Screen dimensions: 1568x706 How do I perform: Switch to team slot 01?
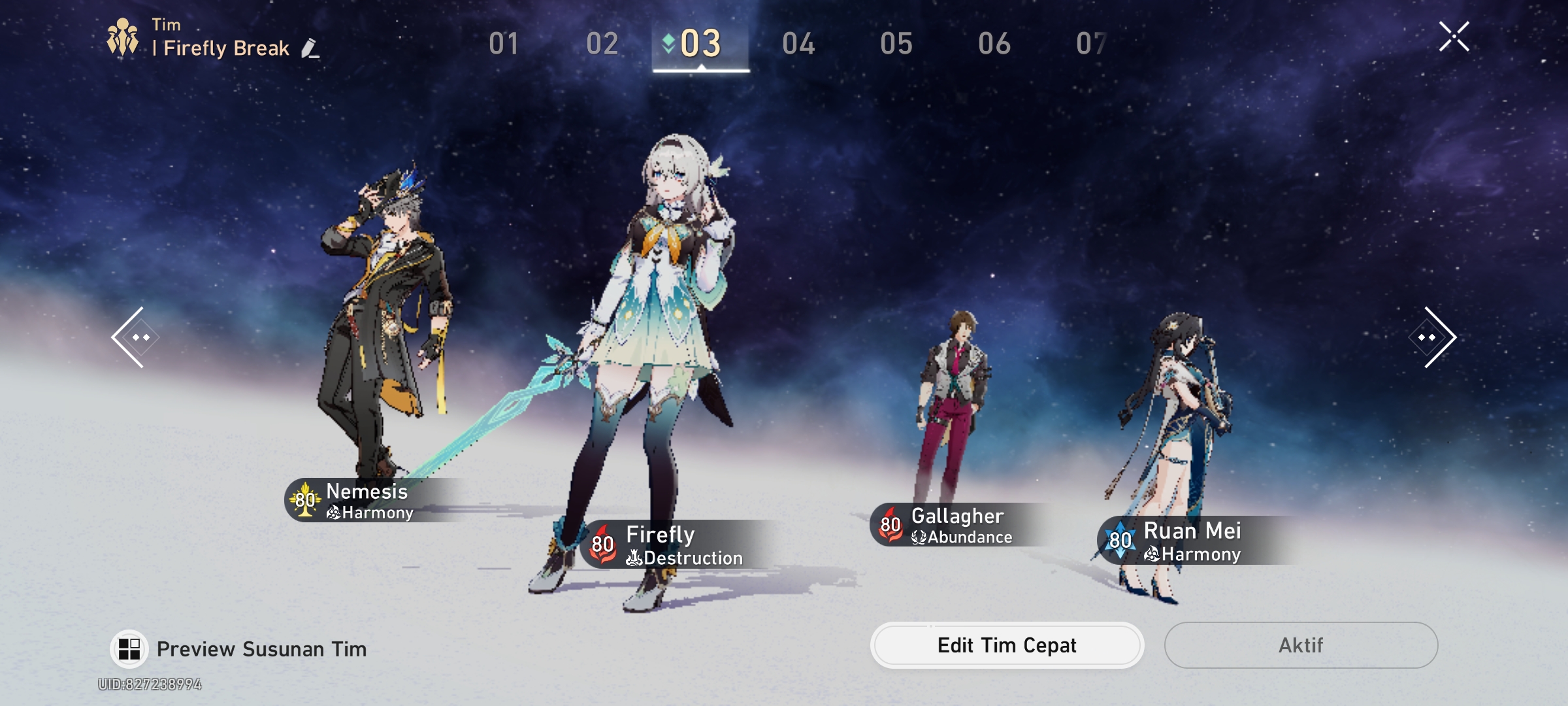point(504,43)
